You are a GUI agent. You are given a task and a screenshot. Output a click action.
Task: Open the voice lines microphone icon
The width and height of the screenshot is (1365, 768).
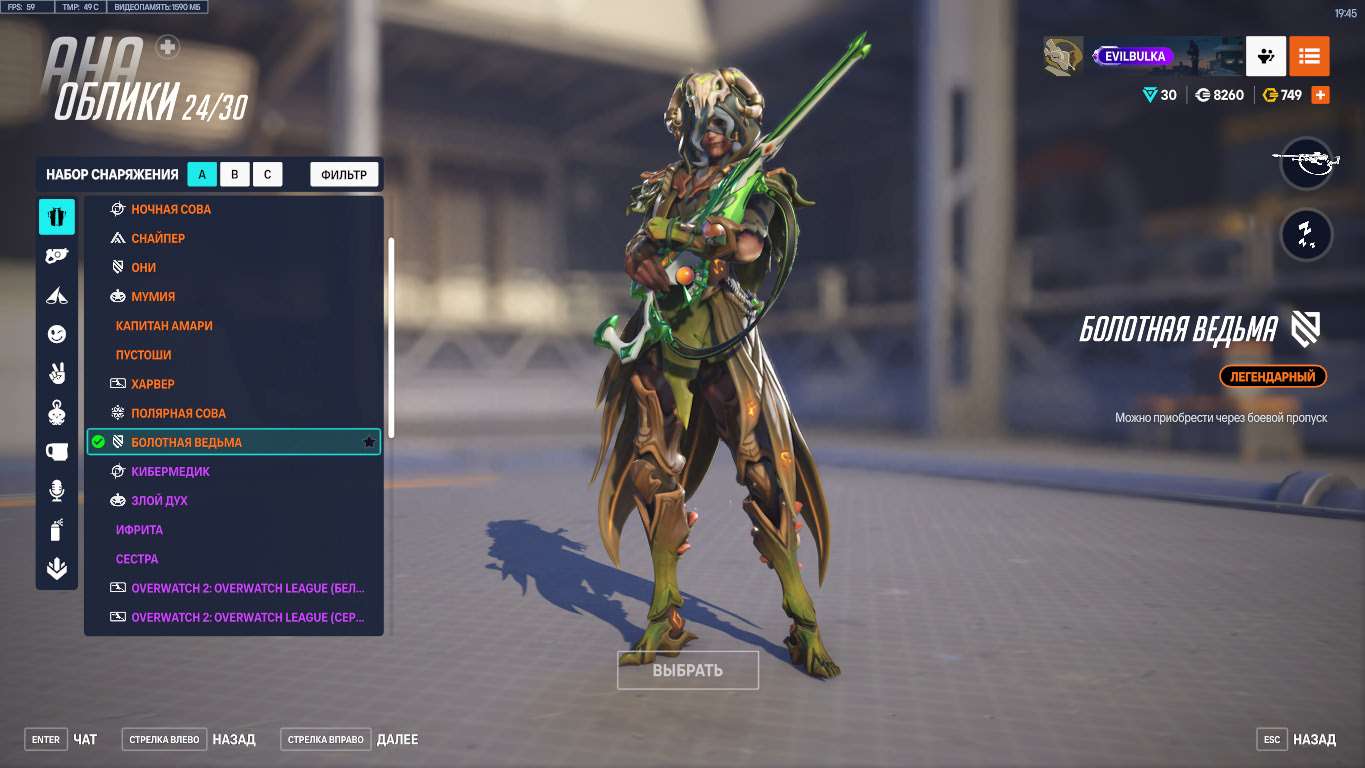(56, 490)
